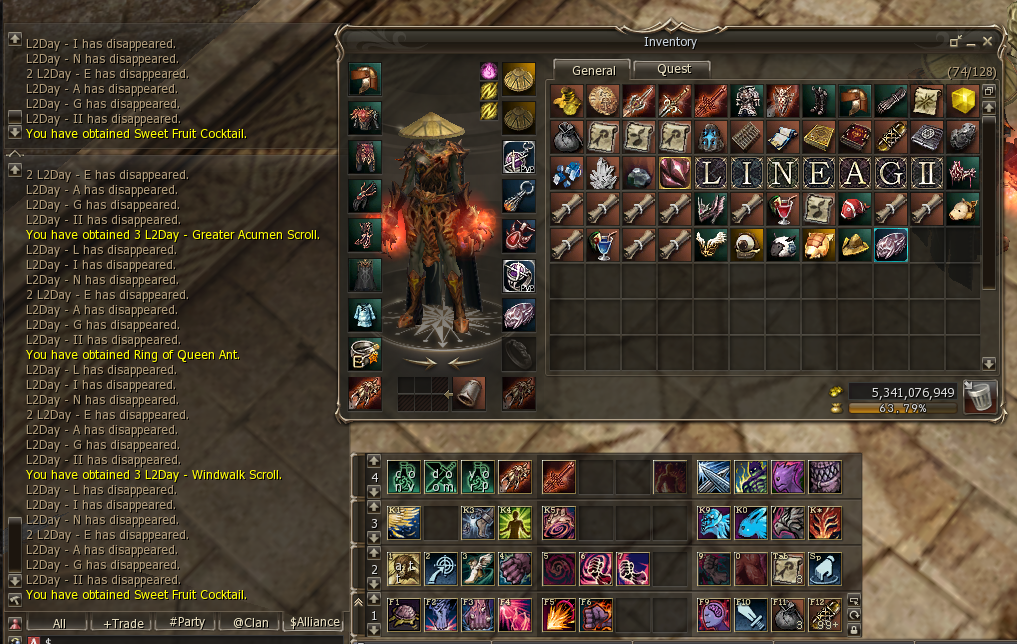Viewport: 1017px width, 644px height.
Task: Open the @Clan chat tab
Action: pyautogui.click(x=251, y=623)
